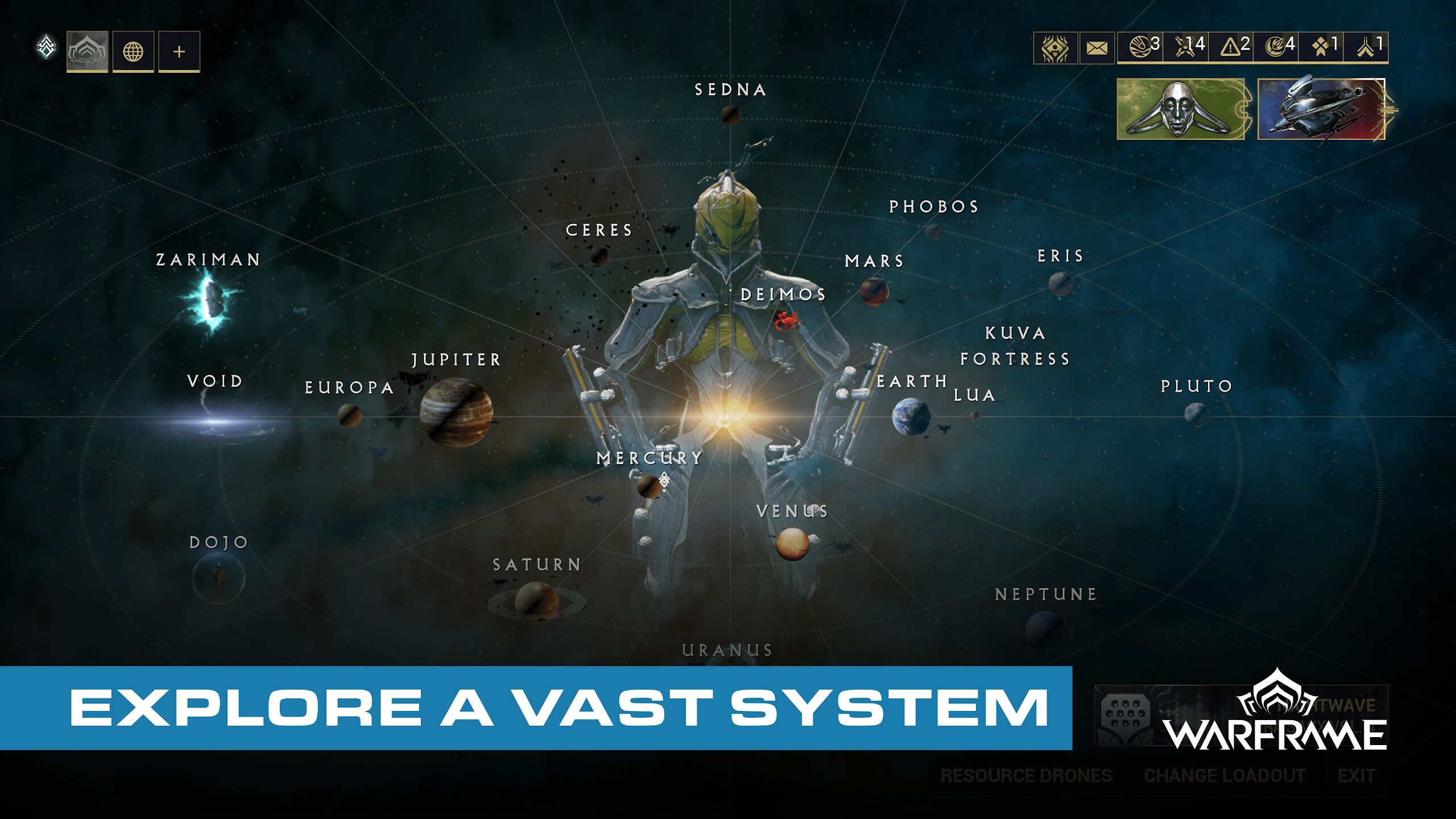Viewport: 1456px width, 819px height.
Task: Click EXIT in the bottom-right corner
Action: [x=1355, y=775]
